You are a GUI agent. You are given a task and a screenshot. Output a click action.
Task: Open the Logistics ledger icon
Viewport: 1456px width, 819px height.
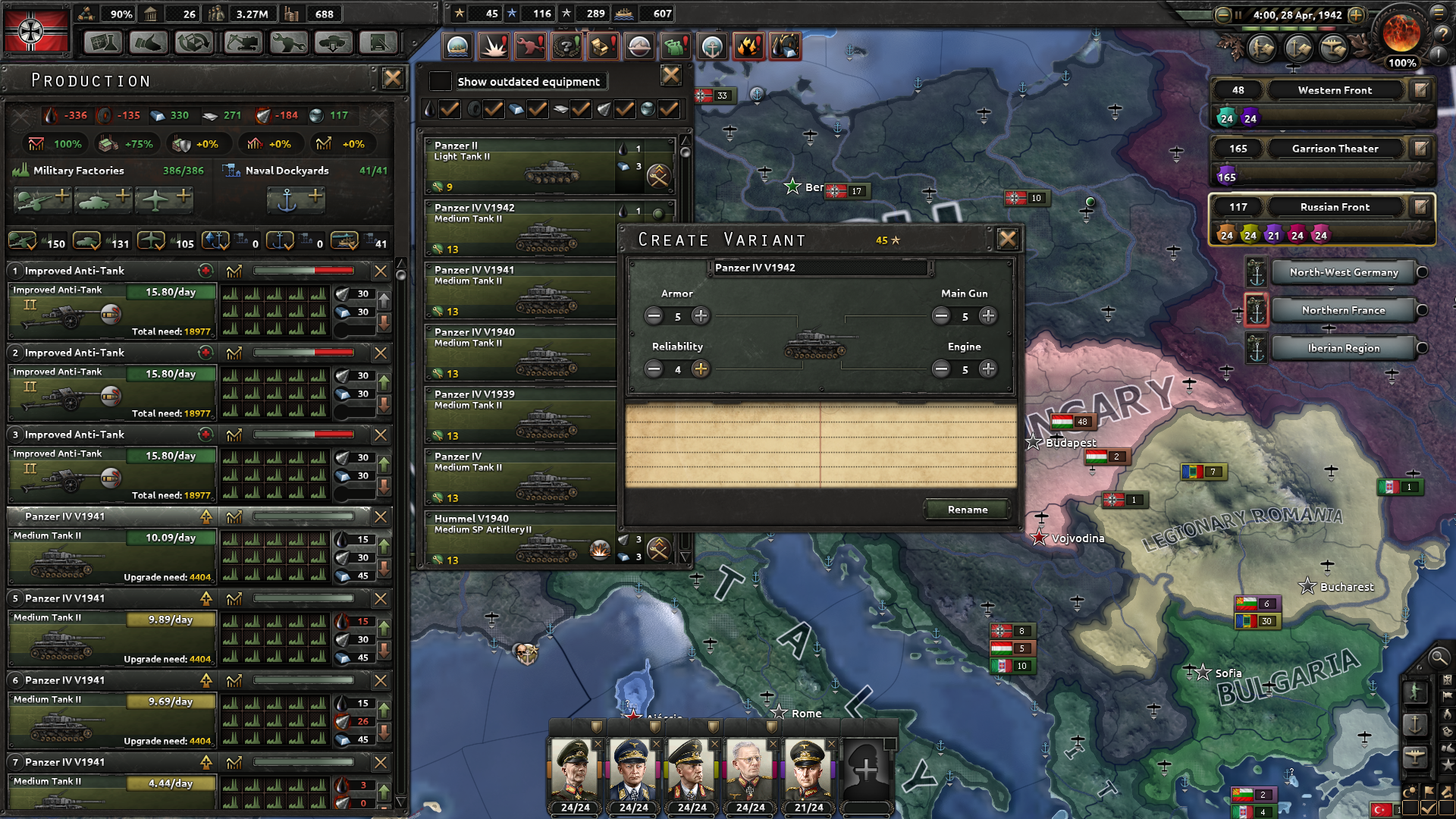(x=378, y=43)
